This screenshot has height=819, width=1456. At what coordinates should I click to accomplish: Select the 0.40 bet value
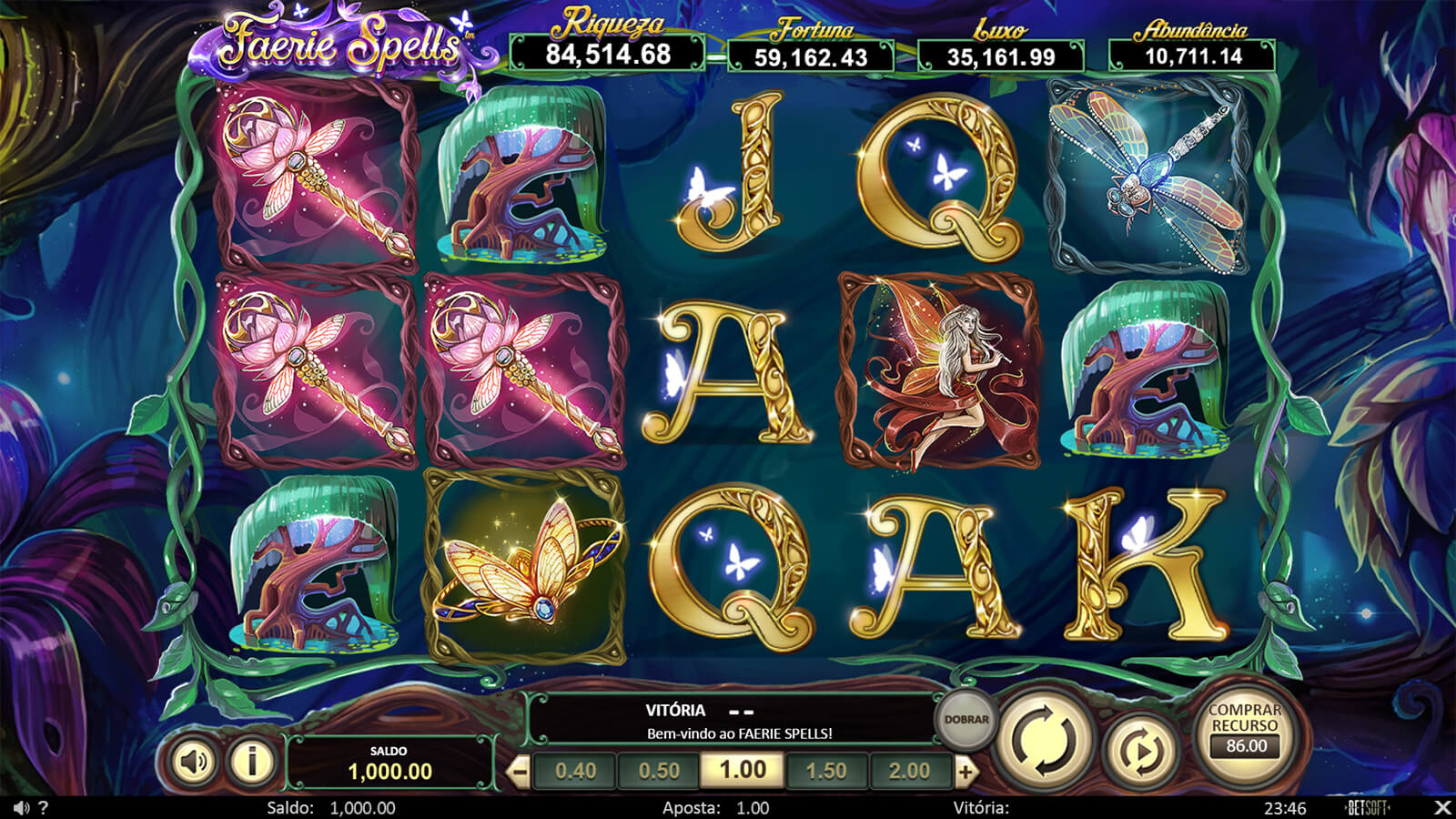575,771
